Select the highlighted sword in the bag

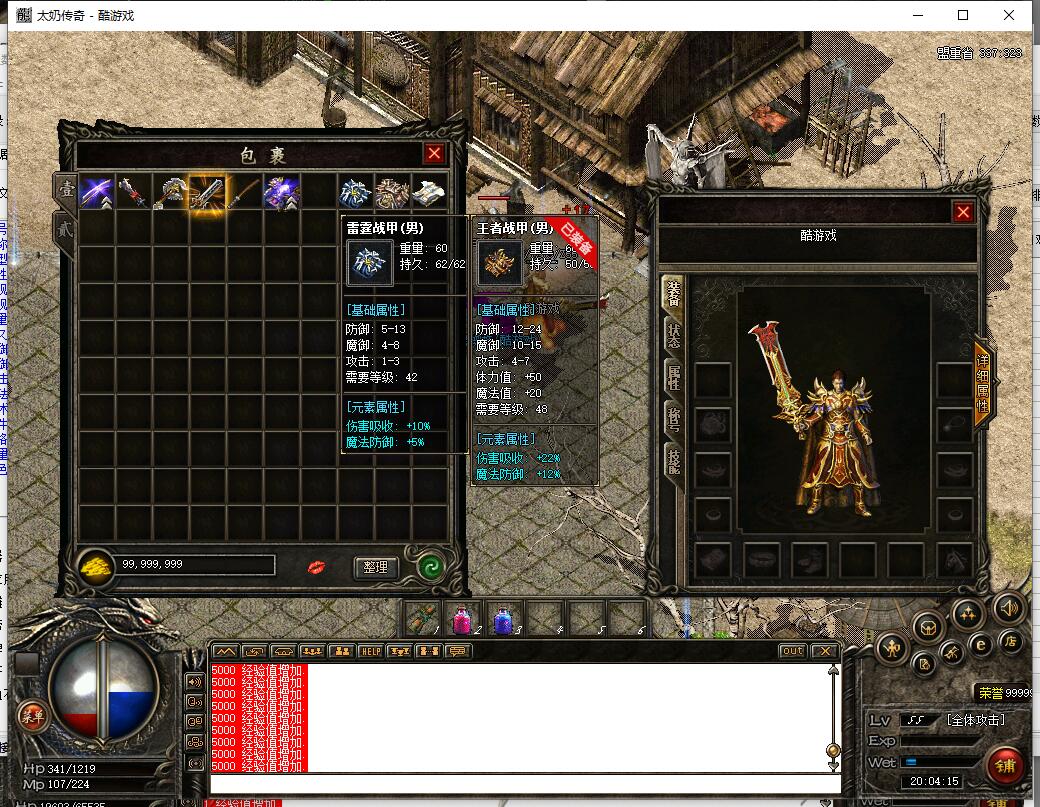point(207,193)
